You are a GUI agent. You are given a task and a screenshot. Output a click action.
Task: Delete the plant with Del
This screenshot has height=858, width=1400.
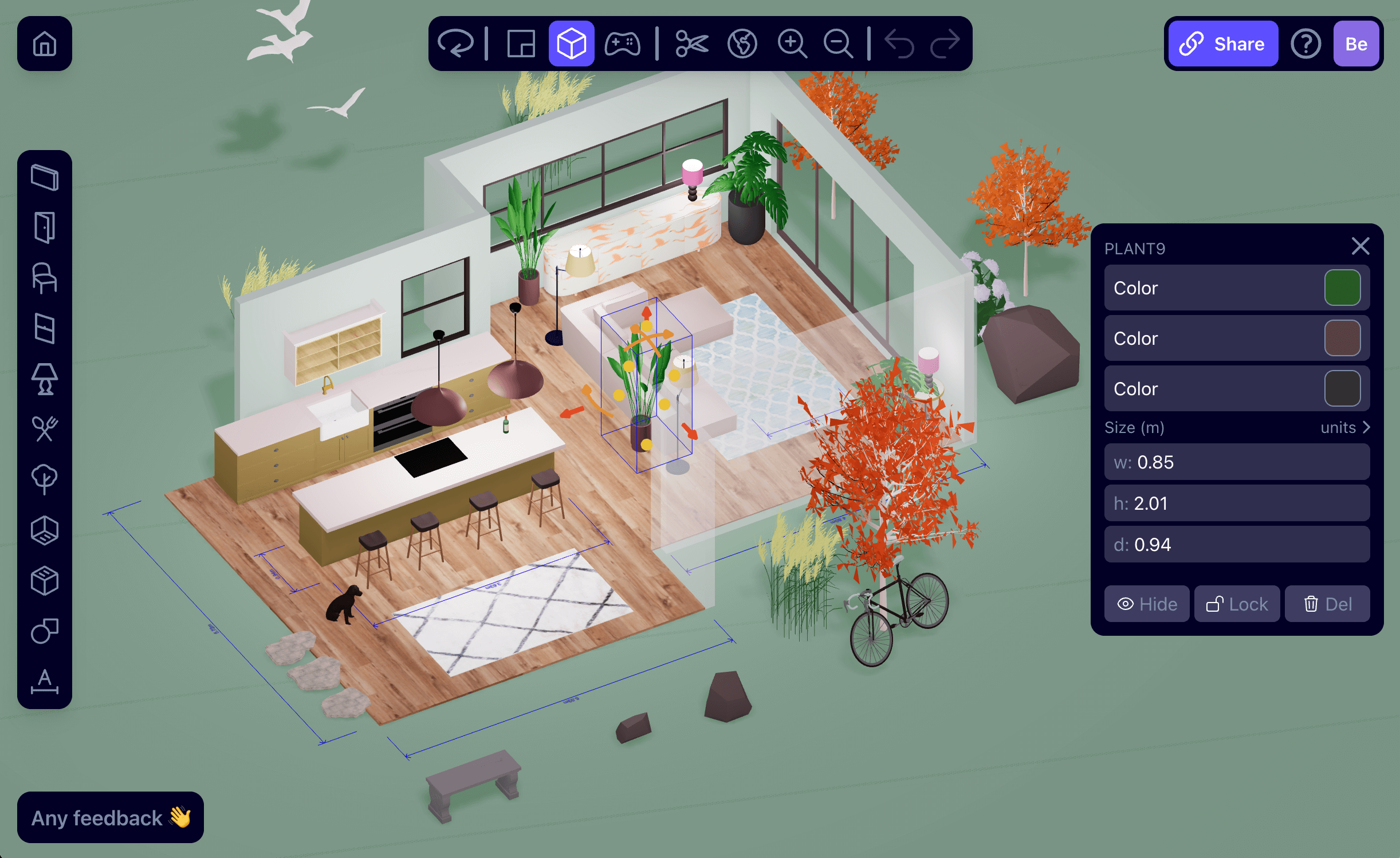[x=1327, y=604]
